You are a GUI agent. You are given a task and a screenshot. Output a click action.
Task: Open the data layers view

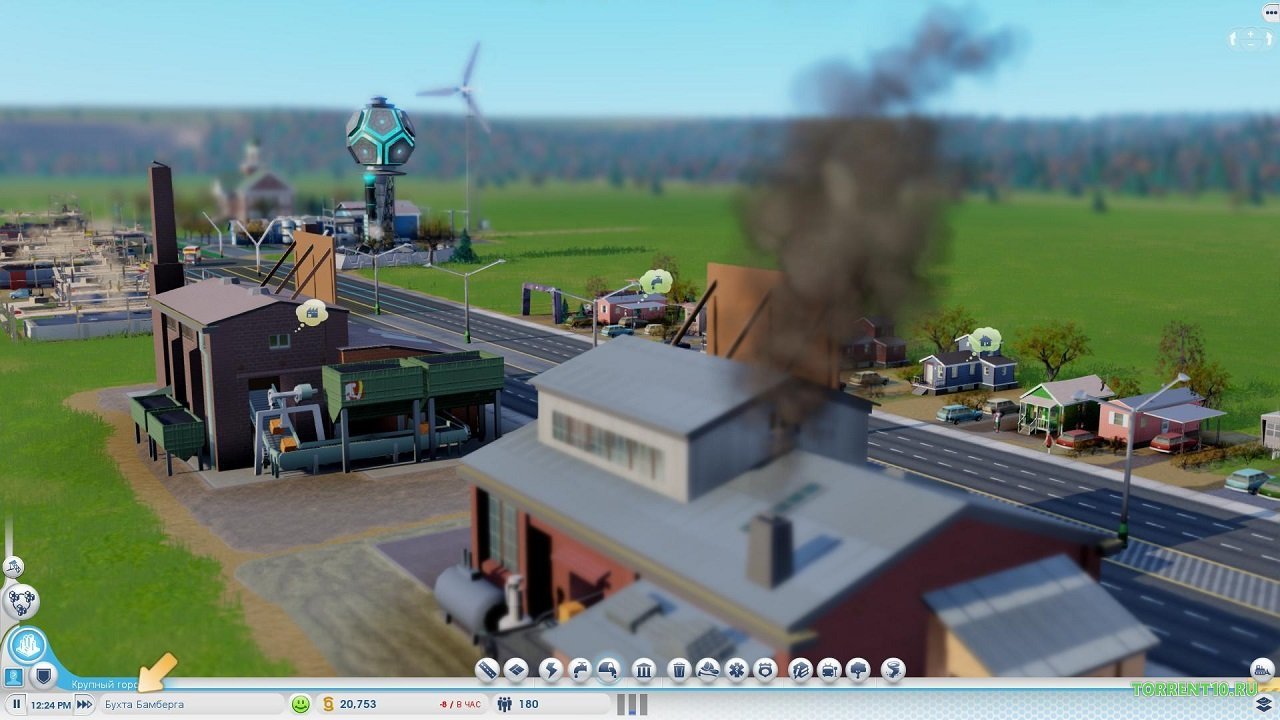click(1264, 703)
